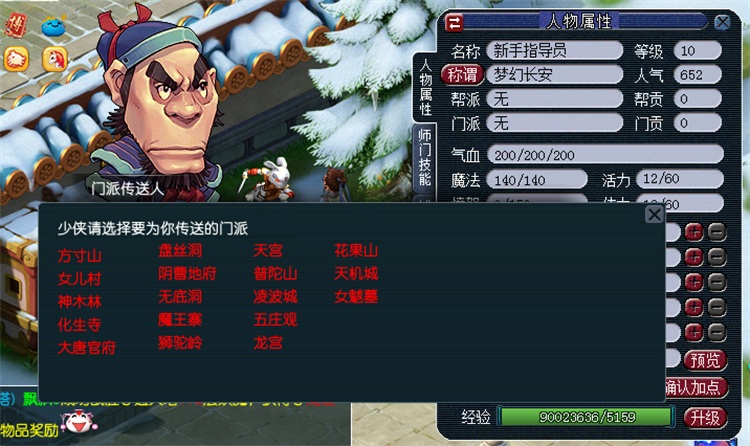Travel to 普陀山
750x446 pixels.
pyautogui.click(x=275, y=273)
